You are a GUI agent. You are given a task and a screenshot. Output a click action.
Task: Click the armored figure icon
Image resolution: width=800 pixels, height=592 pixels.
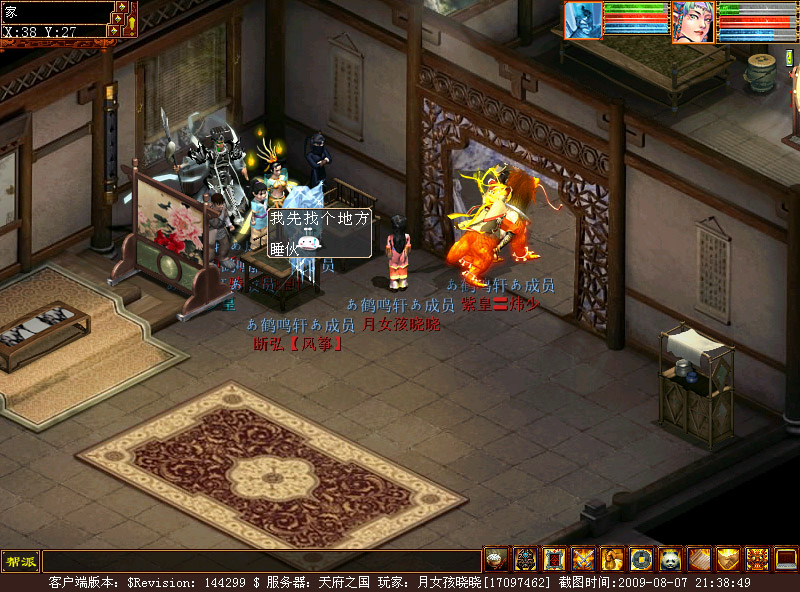[525, 560]
